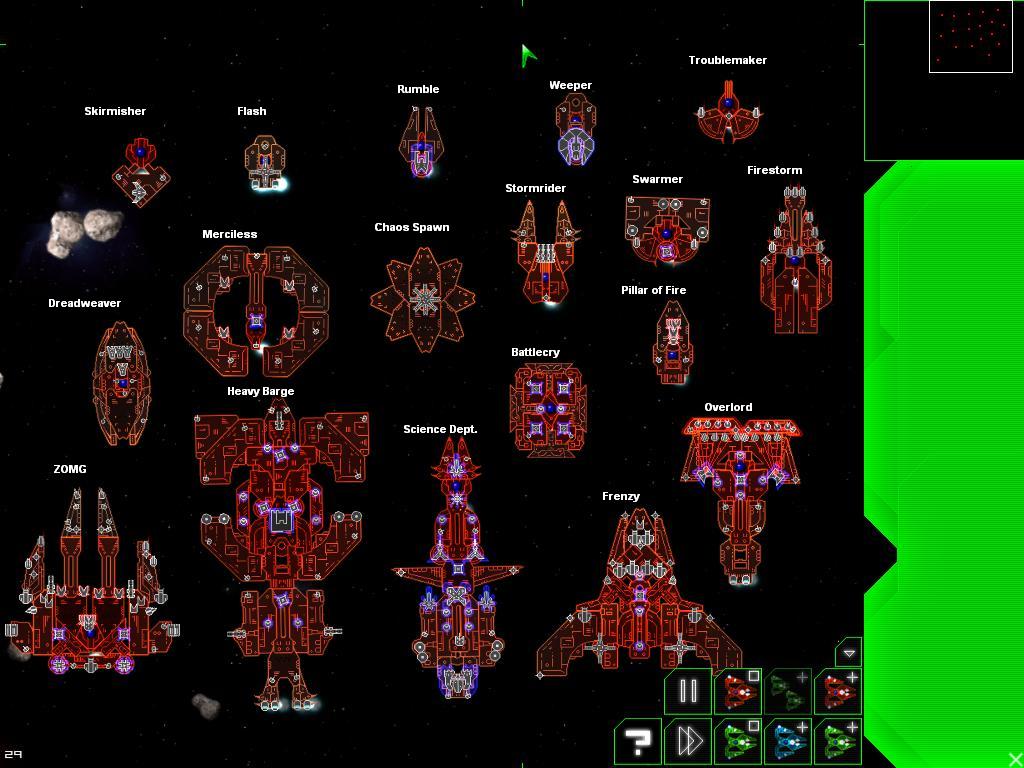Click the red ship button with square marker
Screen dimensions: 1024x768
click(739, 691)
